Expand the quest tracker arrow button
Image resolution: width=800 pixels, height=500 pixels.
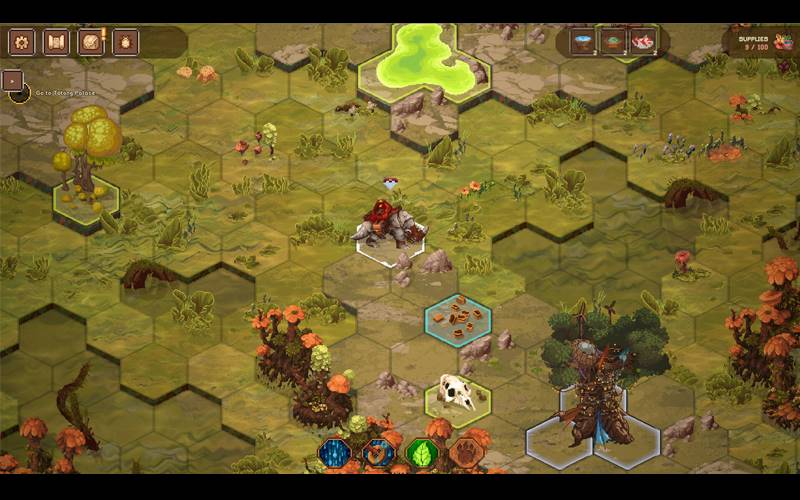click(x=13, y=80)
